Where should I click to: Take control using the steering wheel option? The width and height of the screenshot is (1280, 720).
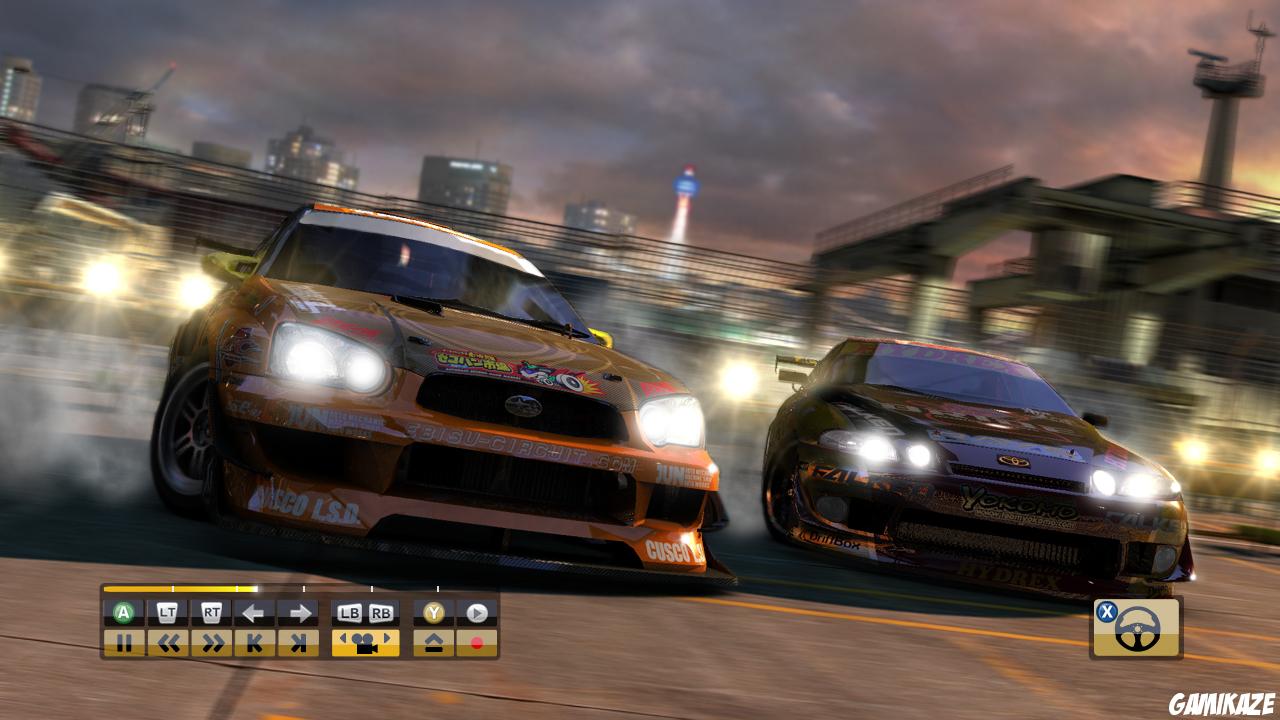point(1139,629)
